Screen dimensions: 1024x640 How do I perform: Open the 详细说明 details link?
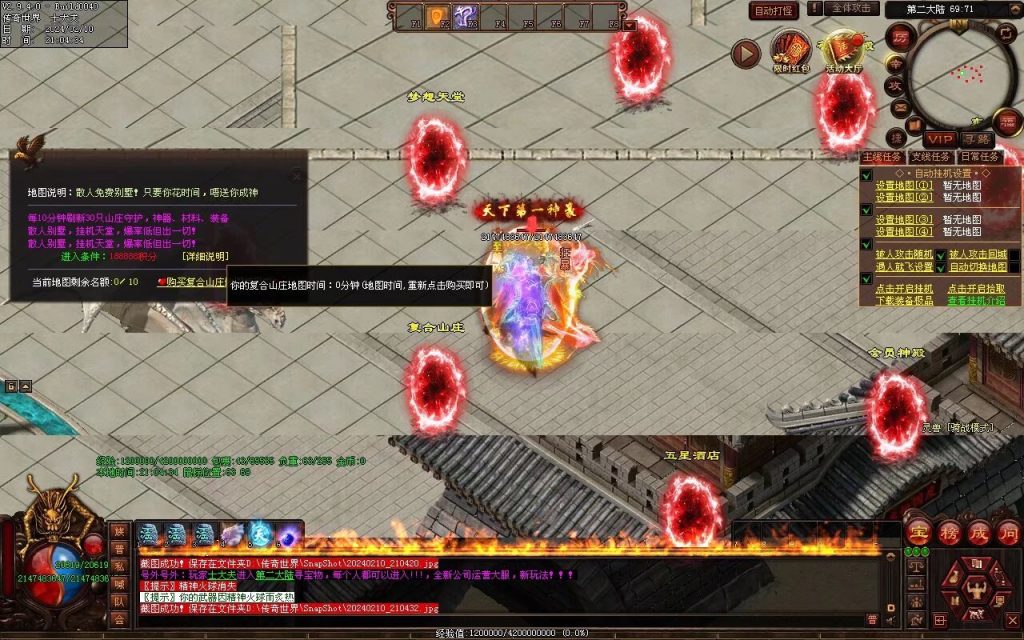coord(204,256)
